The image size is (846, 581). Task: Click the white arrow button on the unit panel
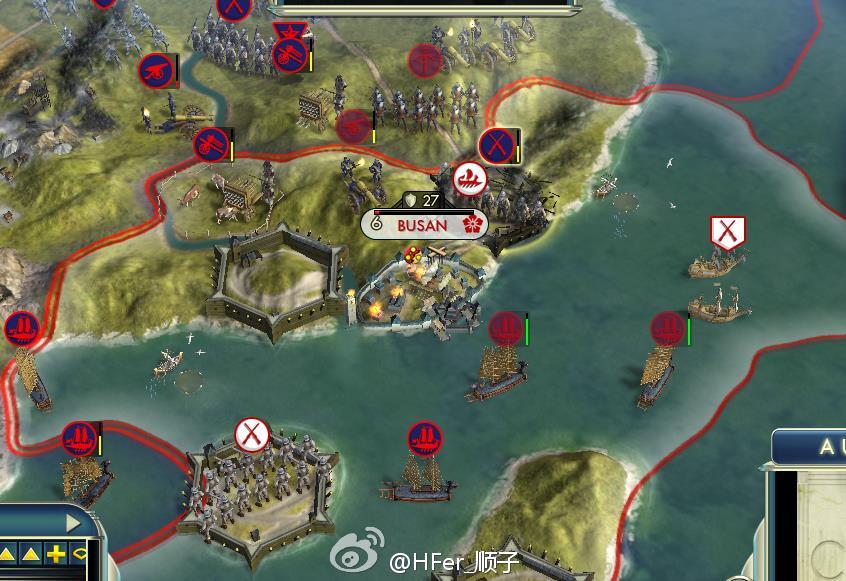click(x=72, y=522)
